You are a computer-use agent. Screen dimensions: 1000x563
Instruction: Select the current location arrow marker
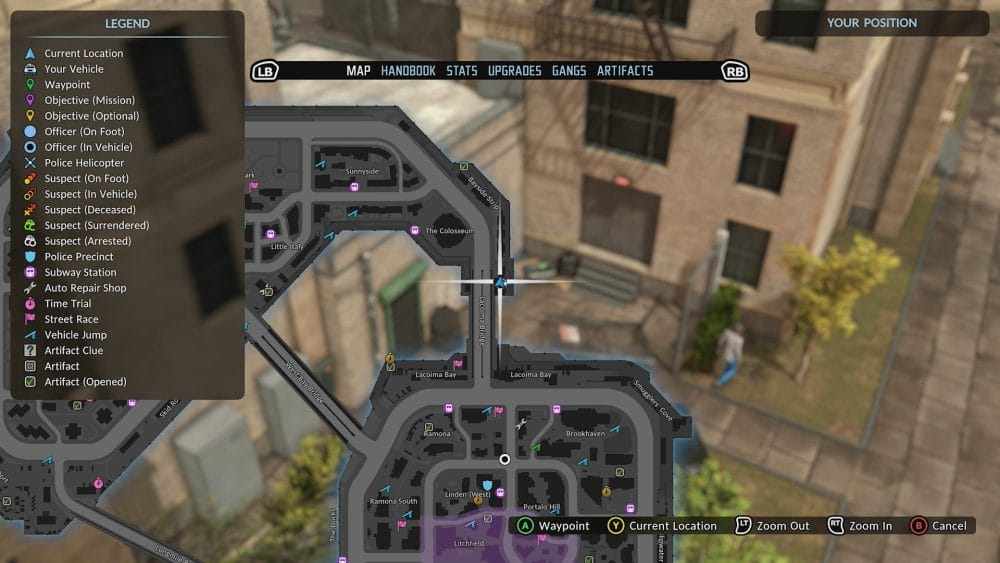(x=500, y=282)
